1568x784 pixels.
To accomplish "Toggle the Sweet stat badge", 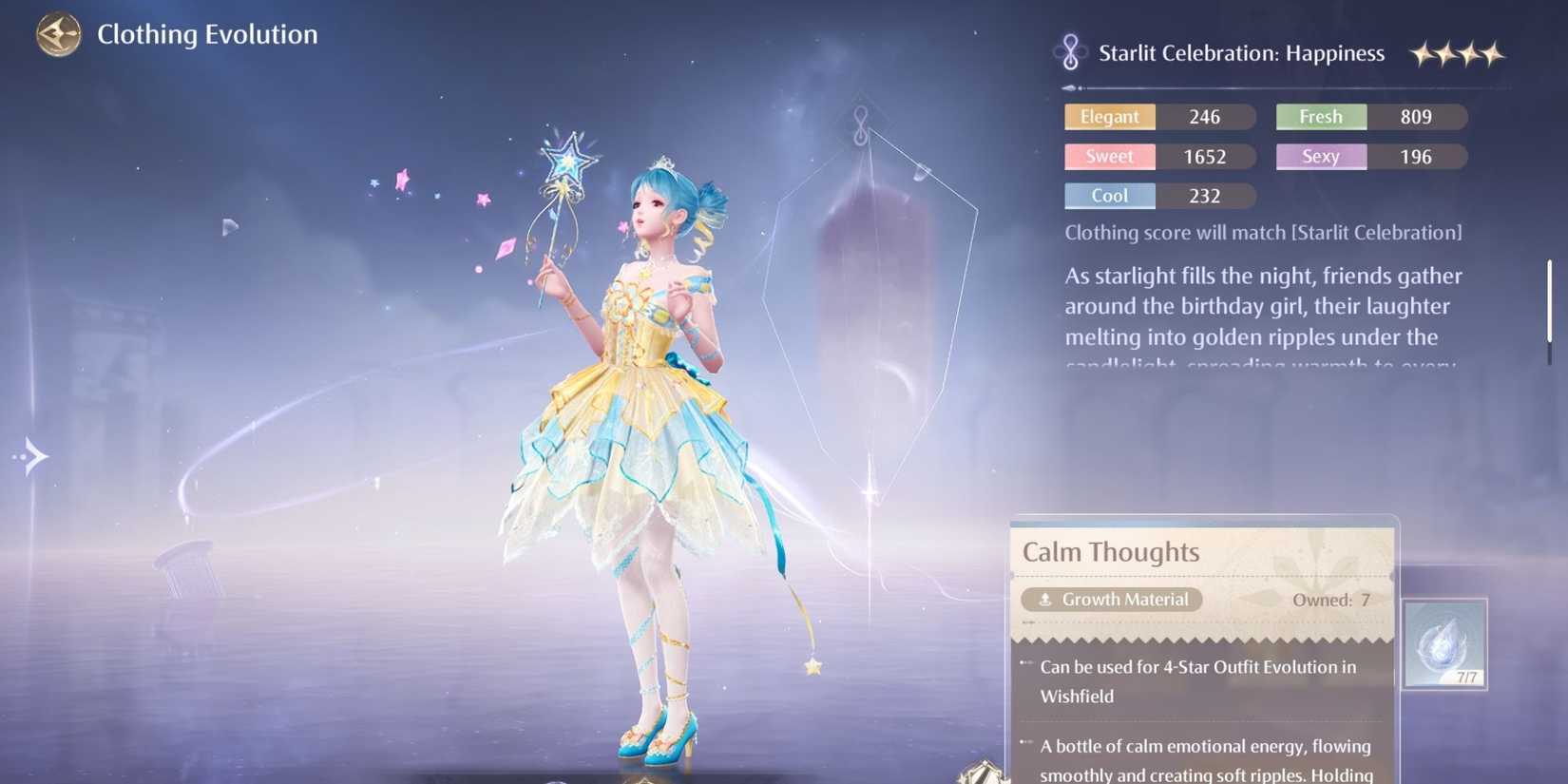I will [1109, 156].
